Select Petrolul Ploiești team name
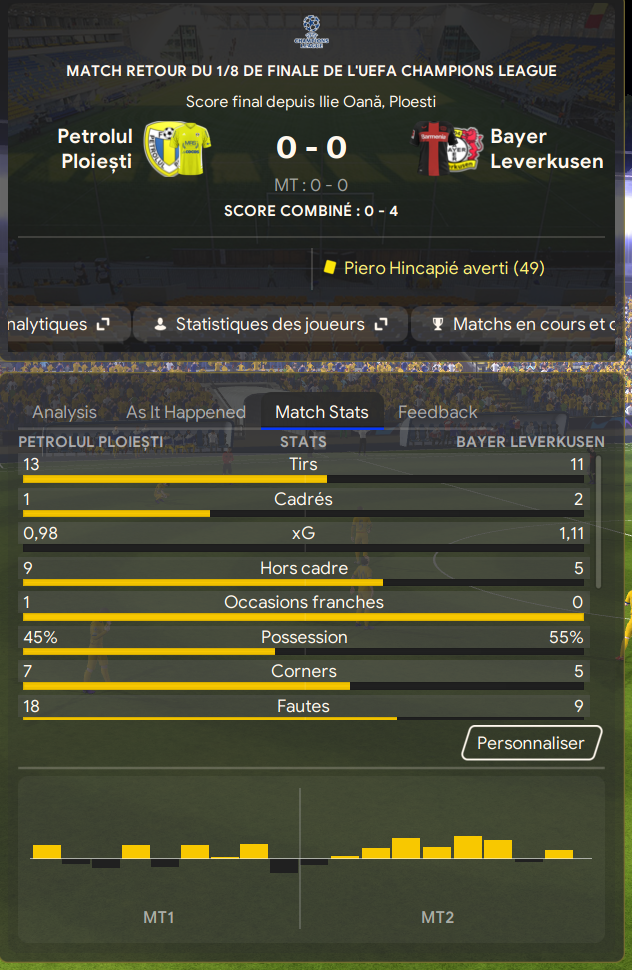Image resolution: width=632 pixels, height=970 pixels. (95, 149)
